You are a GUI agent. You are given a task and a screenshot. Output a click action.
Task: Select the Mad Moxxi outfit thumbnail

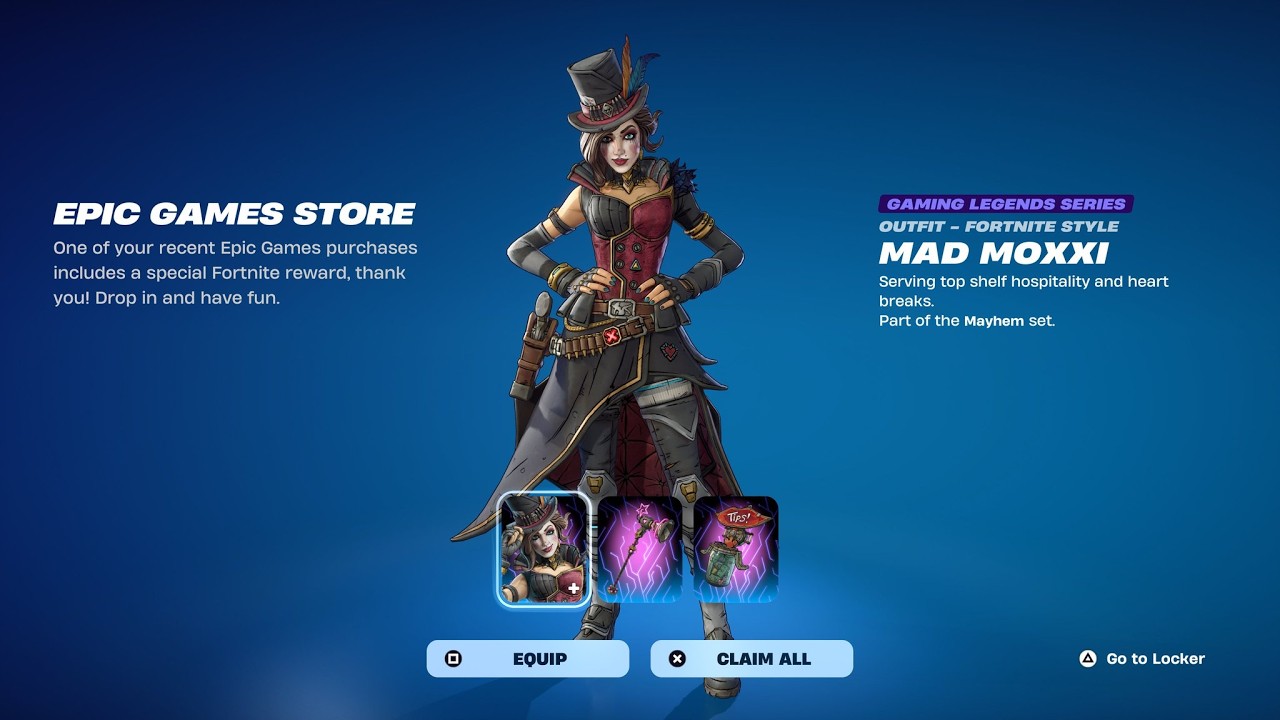(x=544, y=550)
